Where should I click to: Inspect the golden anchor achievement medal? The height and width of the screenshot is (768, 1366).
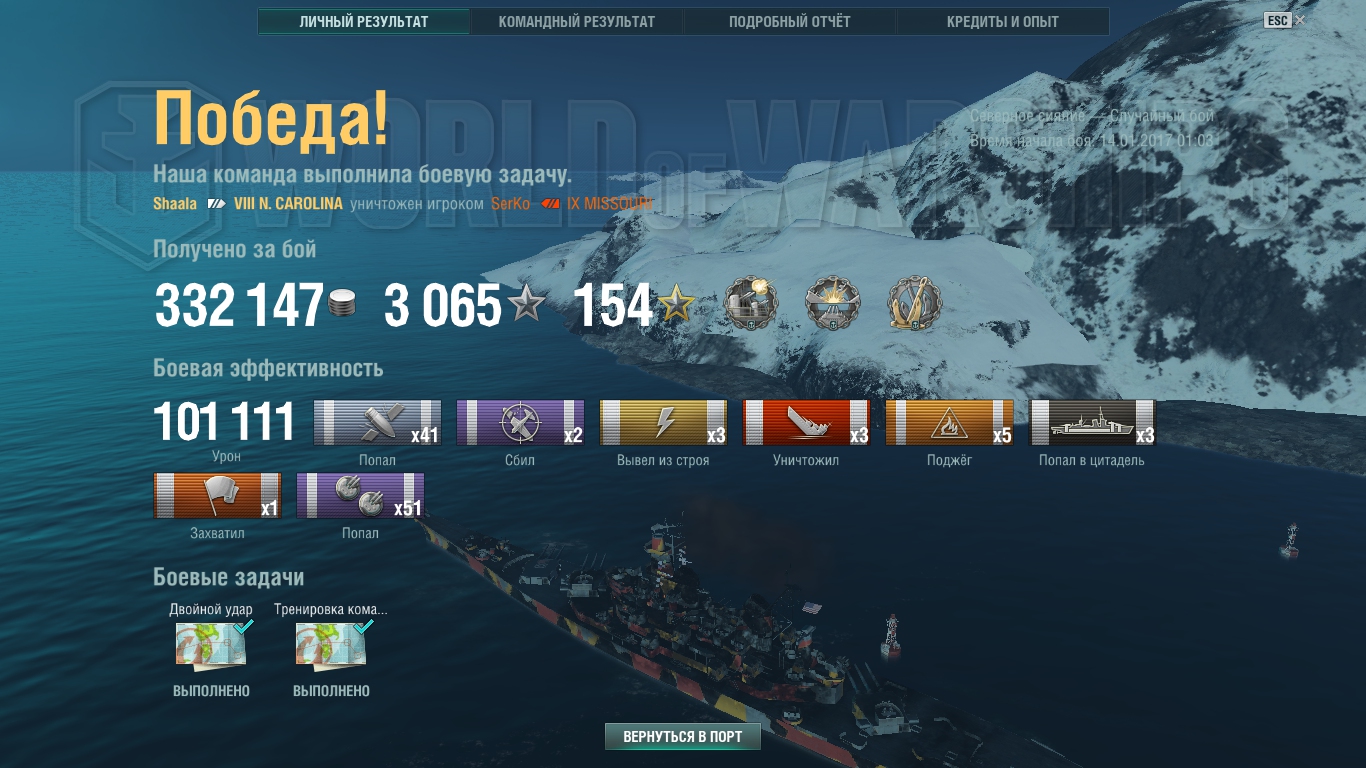click(x=914, y=304)
